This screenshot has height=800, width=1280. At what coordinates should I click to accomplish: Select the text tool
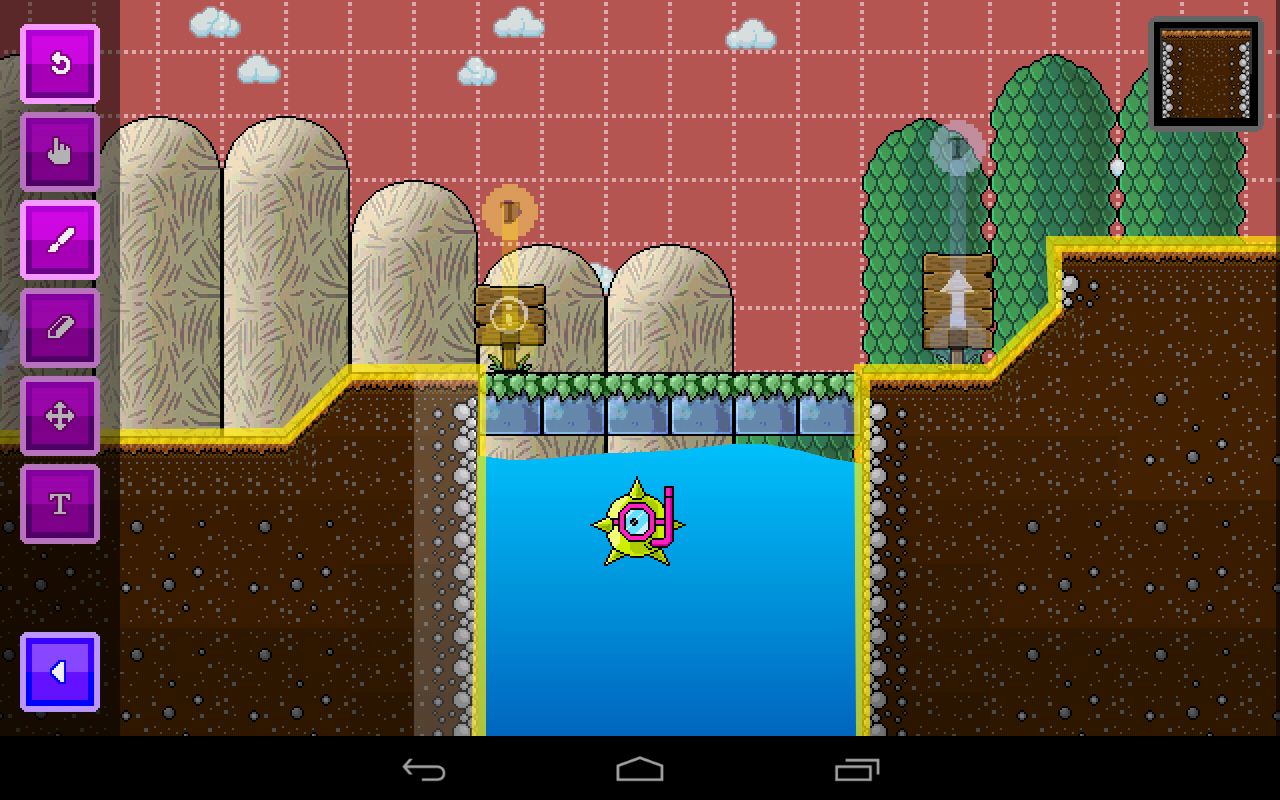click(x=59, y=504)
